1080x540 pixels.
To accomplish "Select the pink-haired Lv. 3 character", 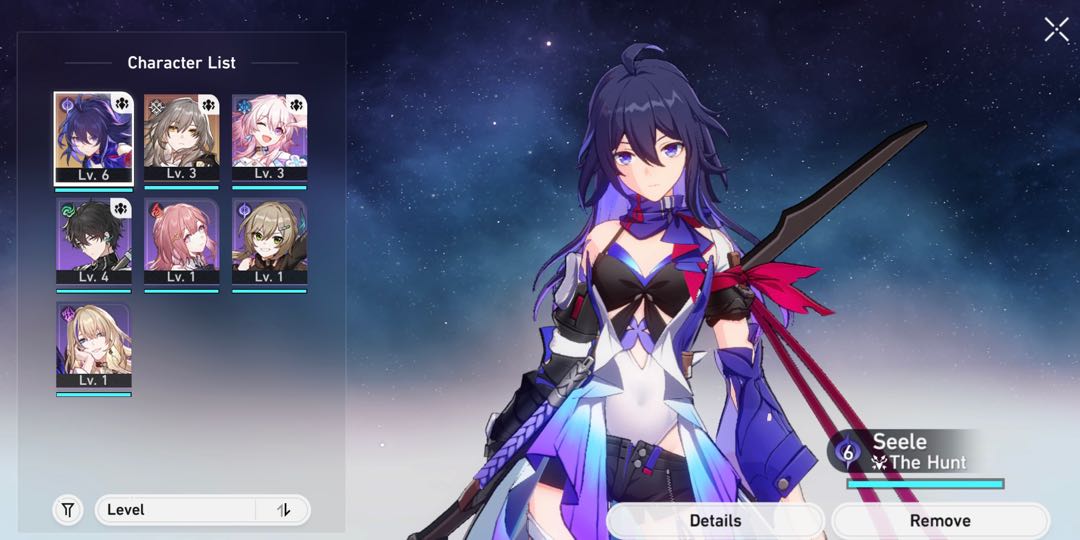I will point(269,138).
